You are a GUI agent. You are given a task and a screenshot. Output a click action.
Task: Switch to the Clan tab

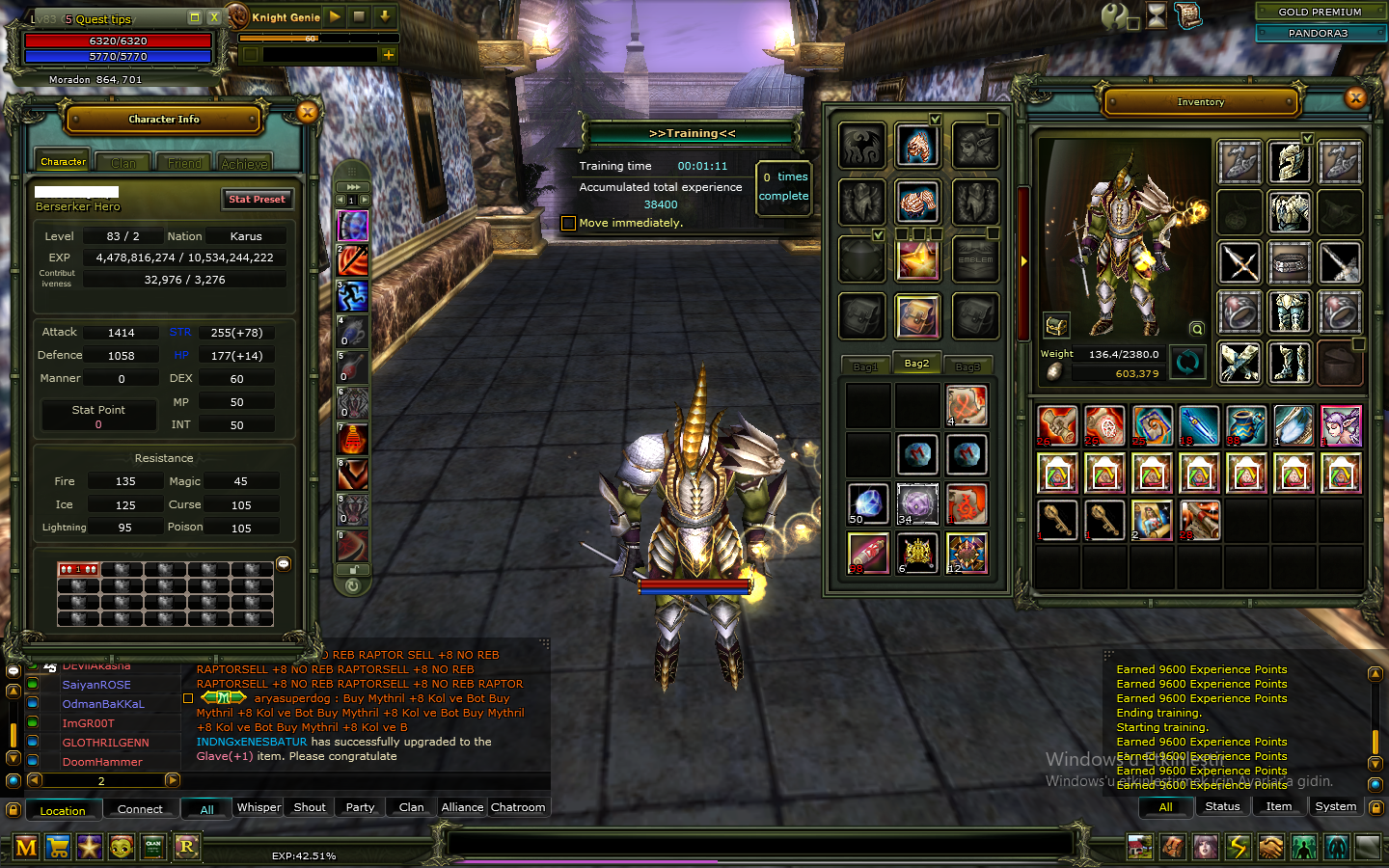pyautogui.click(x=123, y=163)
